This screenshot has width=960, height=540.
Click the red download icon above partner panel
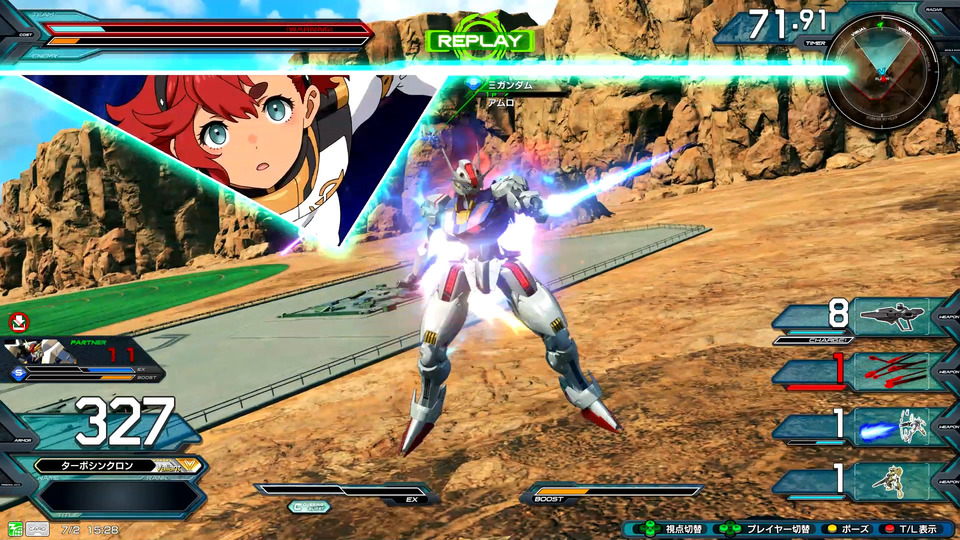18,322
